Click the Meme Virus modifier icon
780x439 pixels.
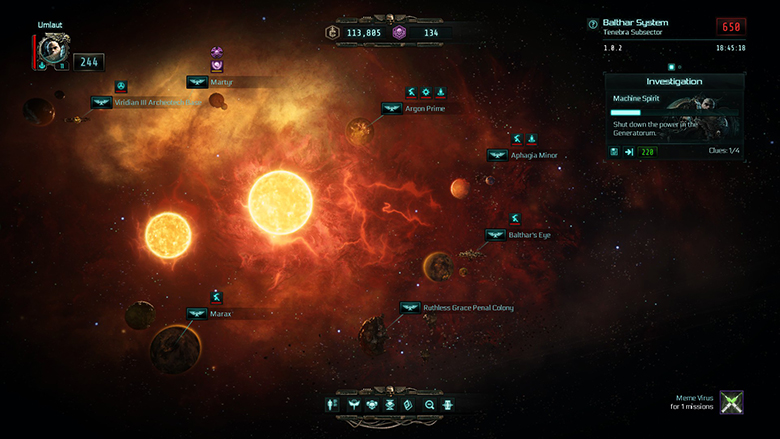[733, 403]
